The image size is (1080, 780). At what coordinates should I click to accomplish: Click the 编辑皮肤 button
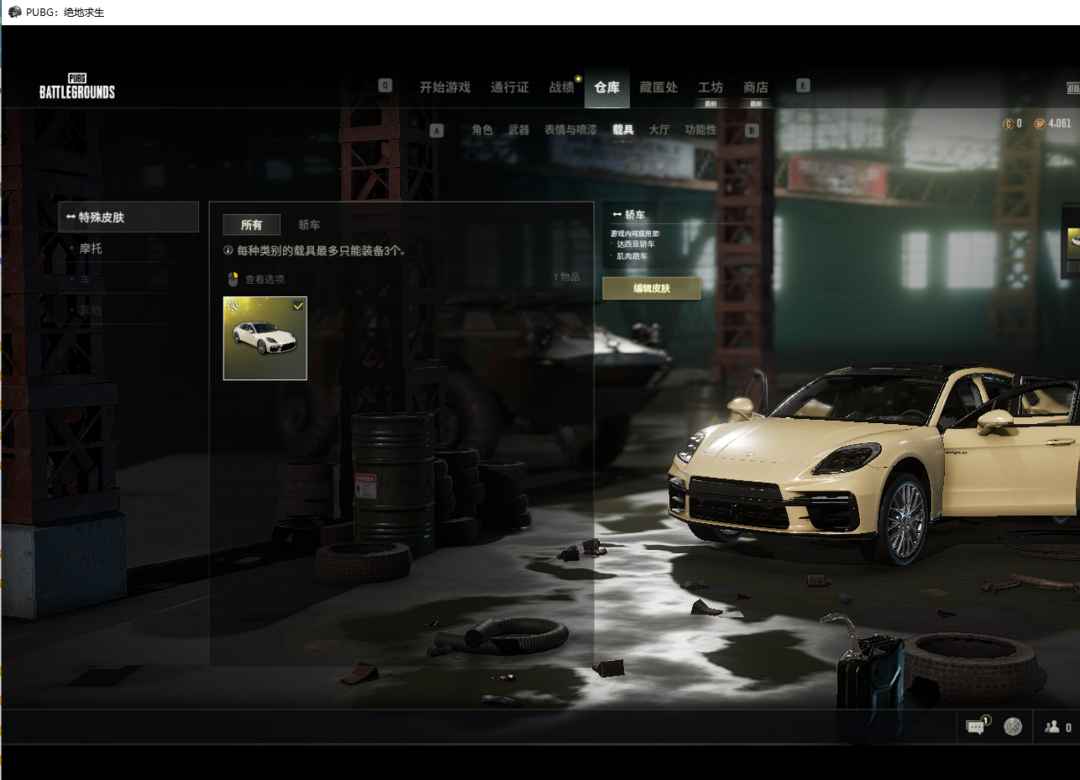[651, 288]
